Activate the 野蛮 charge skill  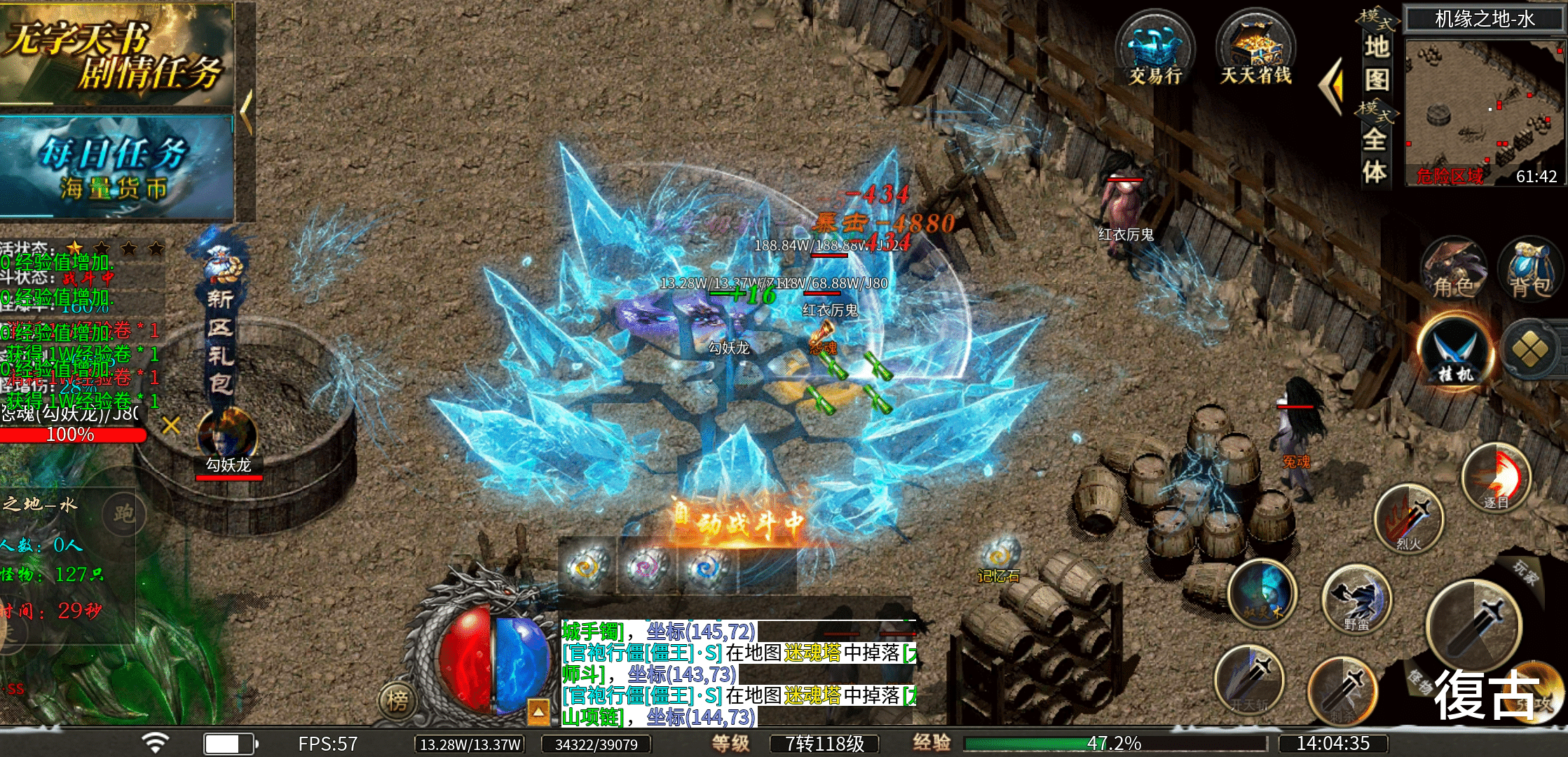1356,599
